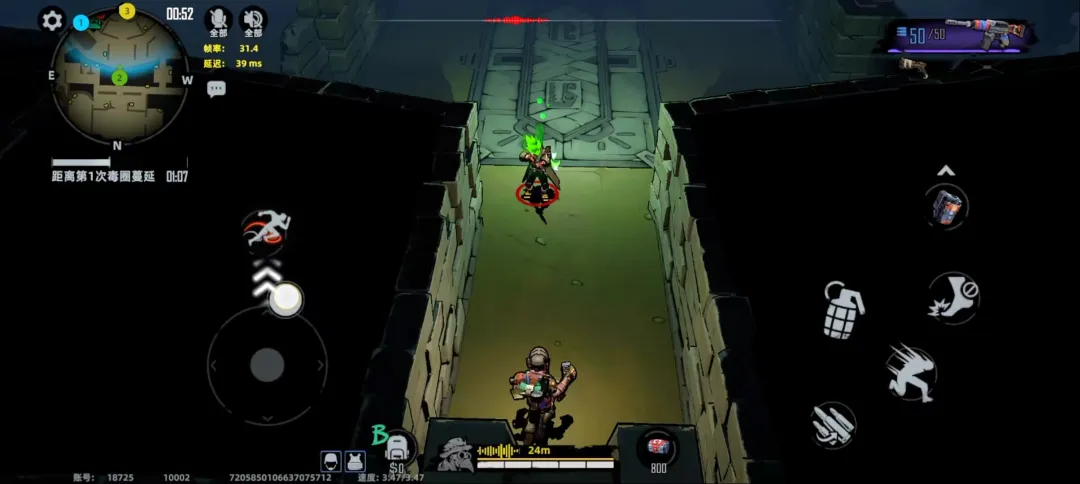1080x484 pixels.
Task: Open the chat speech bubble
Action: (x=217, y=89)
